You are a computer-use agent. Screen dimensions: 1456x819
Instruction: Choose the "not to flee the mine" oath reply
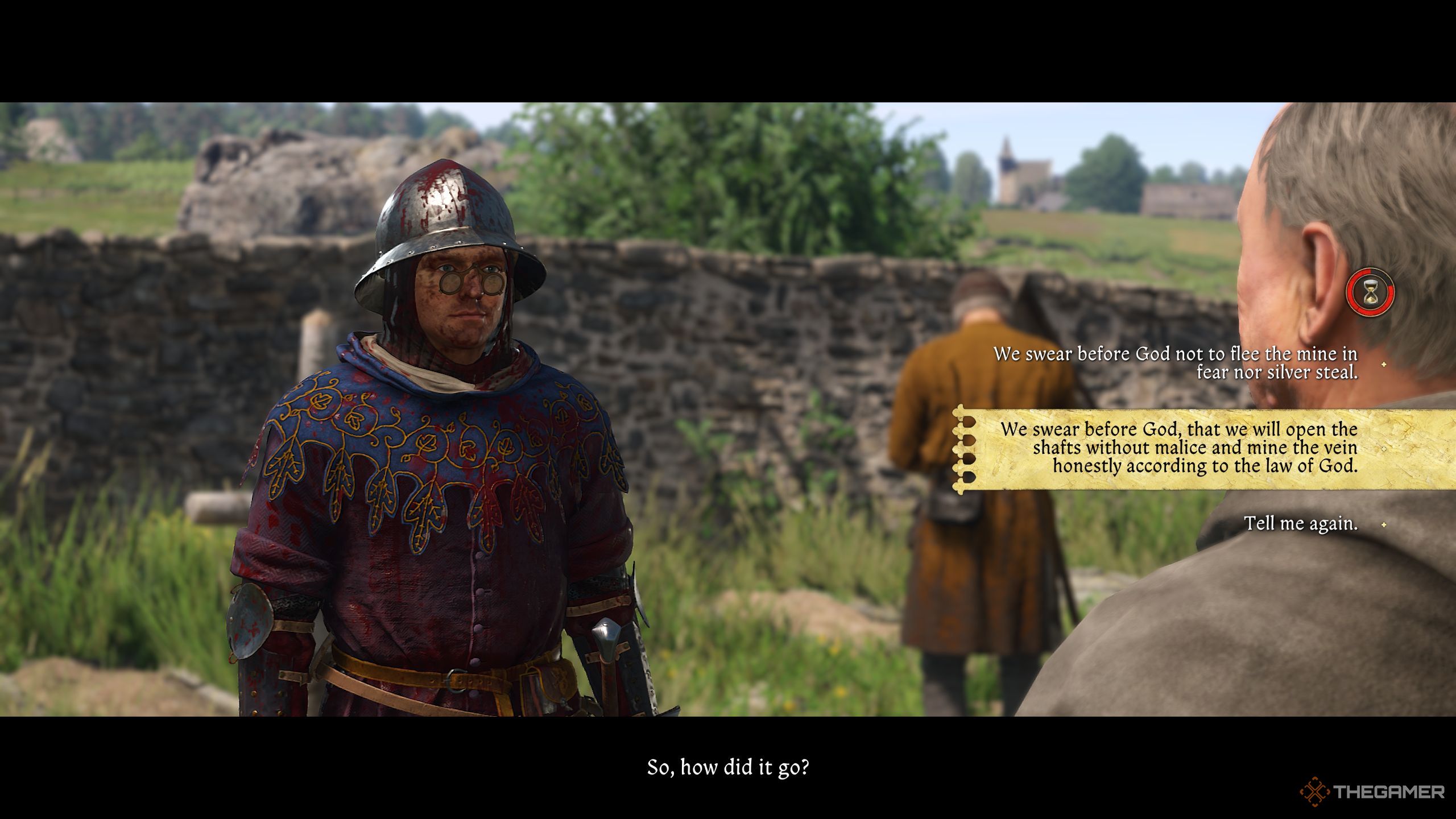(x=1175, y=363)
